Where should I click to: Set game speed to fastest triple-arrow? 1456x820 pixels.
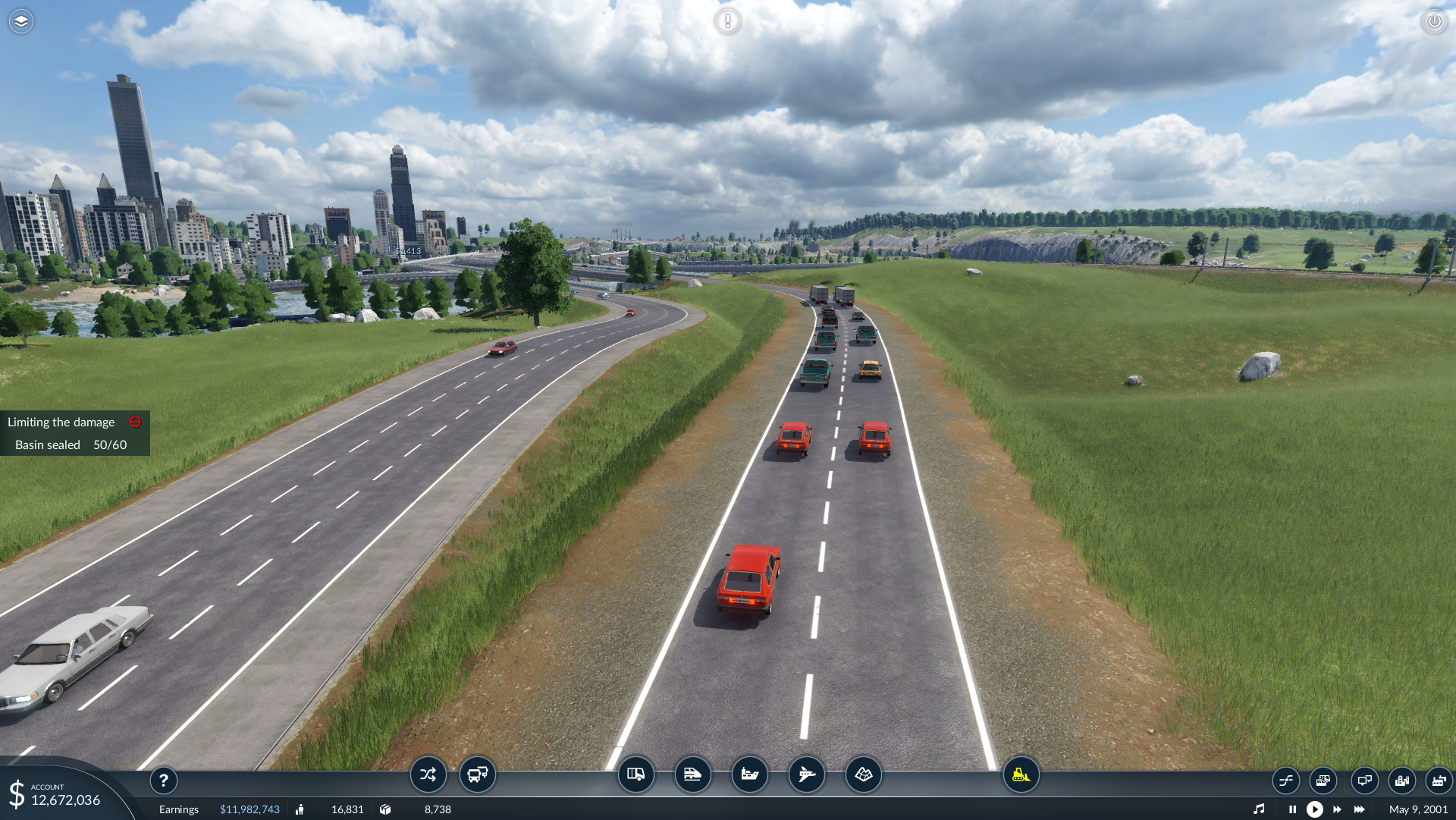(1360, 809)
